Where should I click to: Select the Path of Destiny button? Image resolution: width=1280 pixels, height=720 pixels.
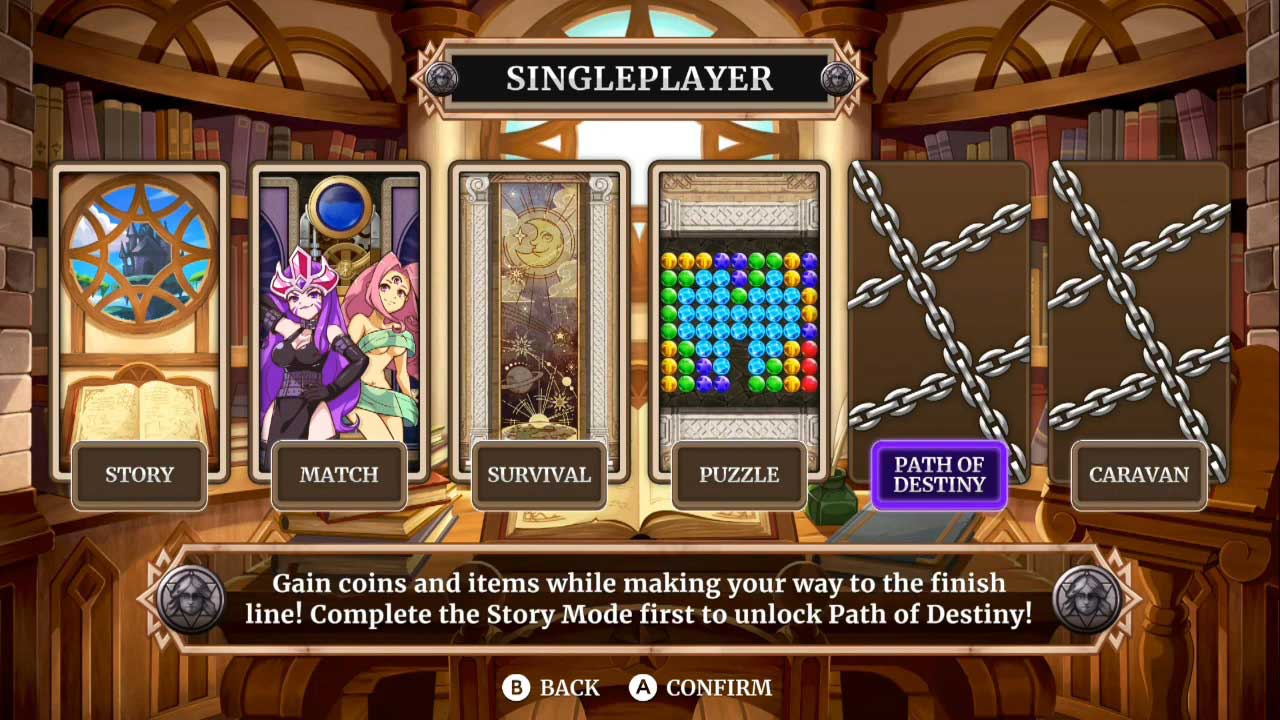tap(939, 475)
